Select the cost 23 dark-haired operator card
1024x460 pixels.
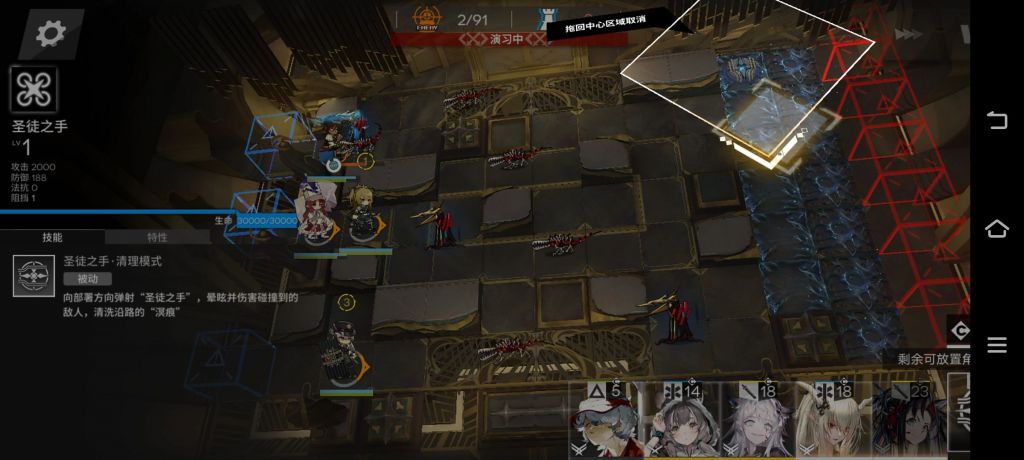907,420
